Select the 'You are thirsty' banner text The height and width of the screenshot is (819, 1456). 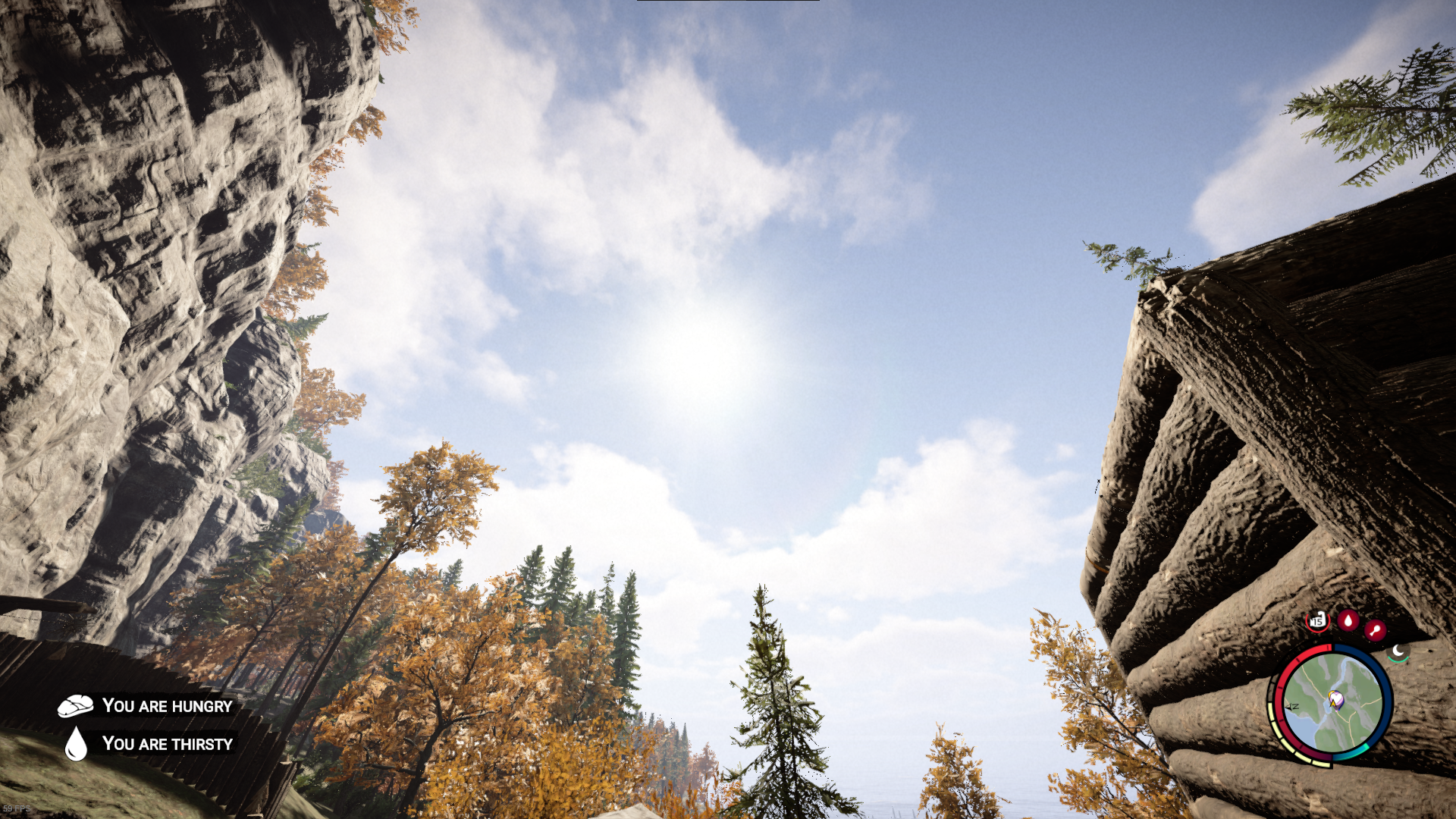169,744
